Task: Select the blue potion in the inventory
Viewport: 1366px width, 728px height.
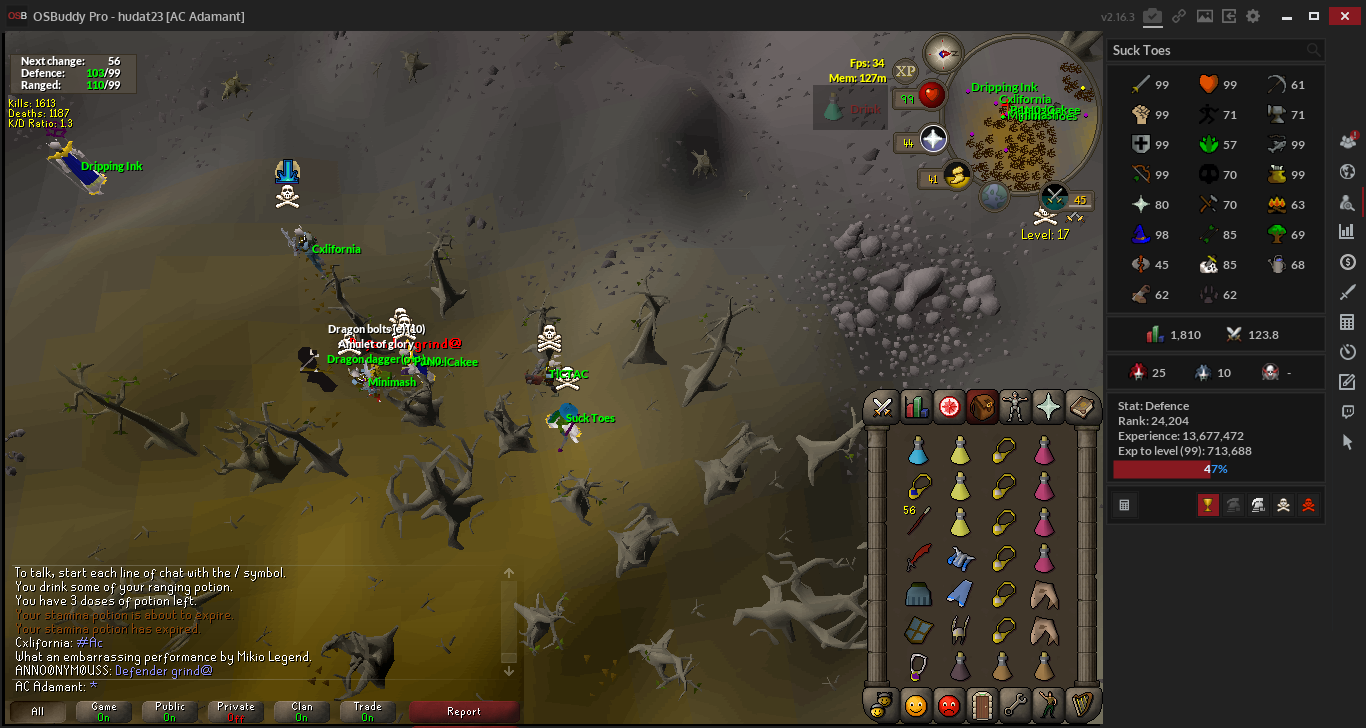Action: point(918,452)
